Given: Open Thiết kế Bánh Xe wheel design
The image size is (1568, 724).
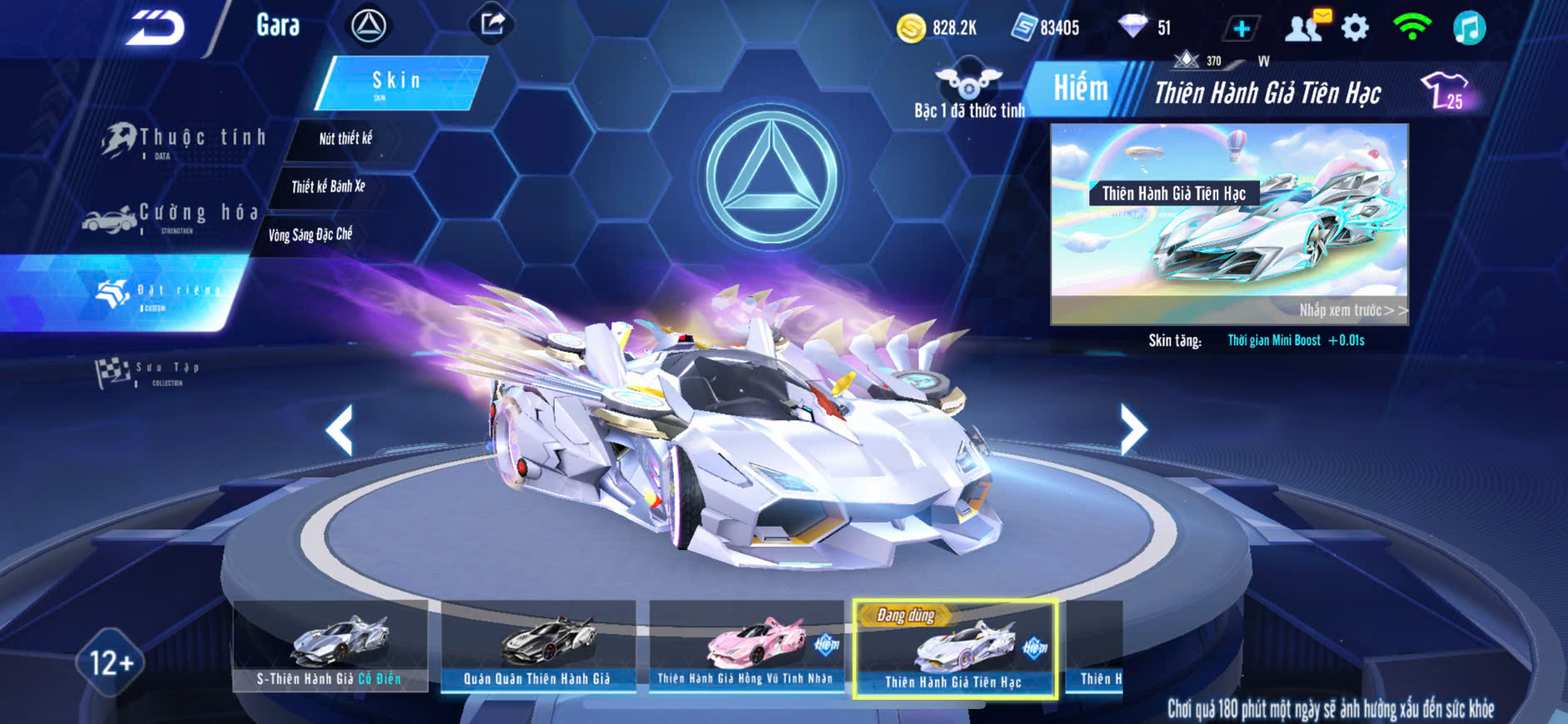Looking at the screenshot, I should [x=328, y=186].
